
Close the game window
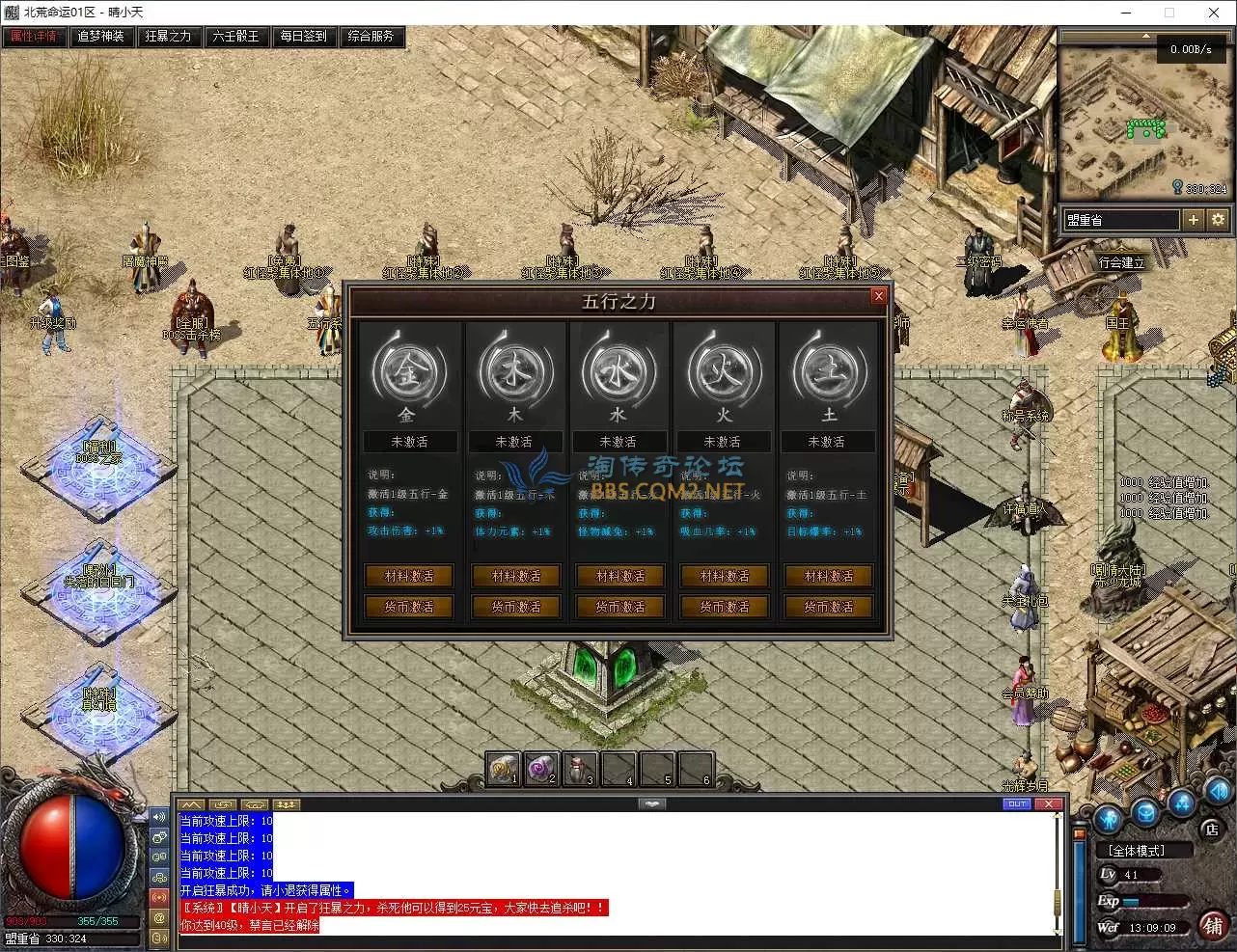click(1213, 13)
